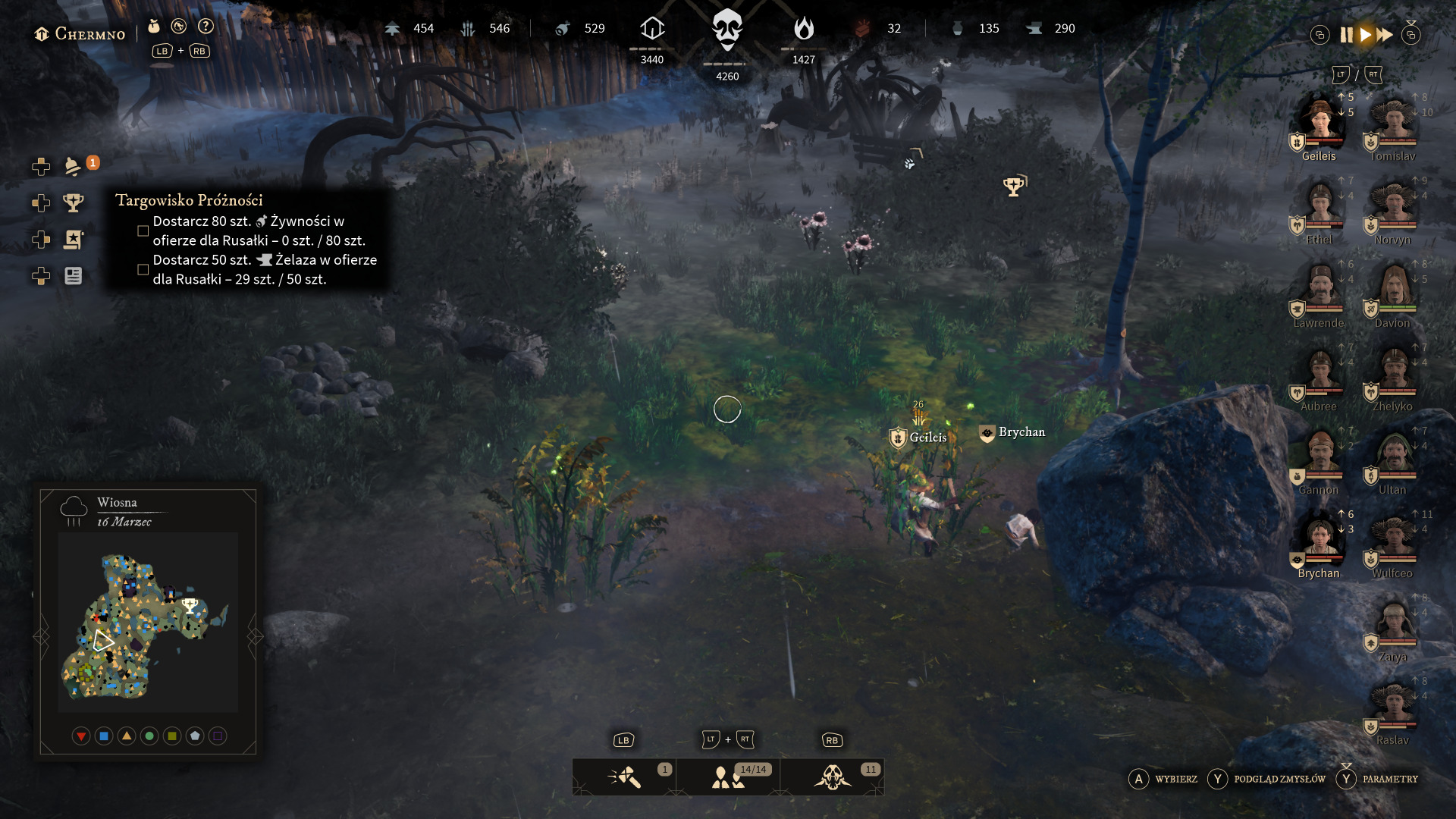Open the news journal page icon
The image size is (1456, 819).
pyautogui.click(x=74, y=276)
